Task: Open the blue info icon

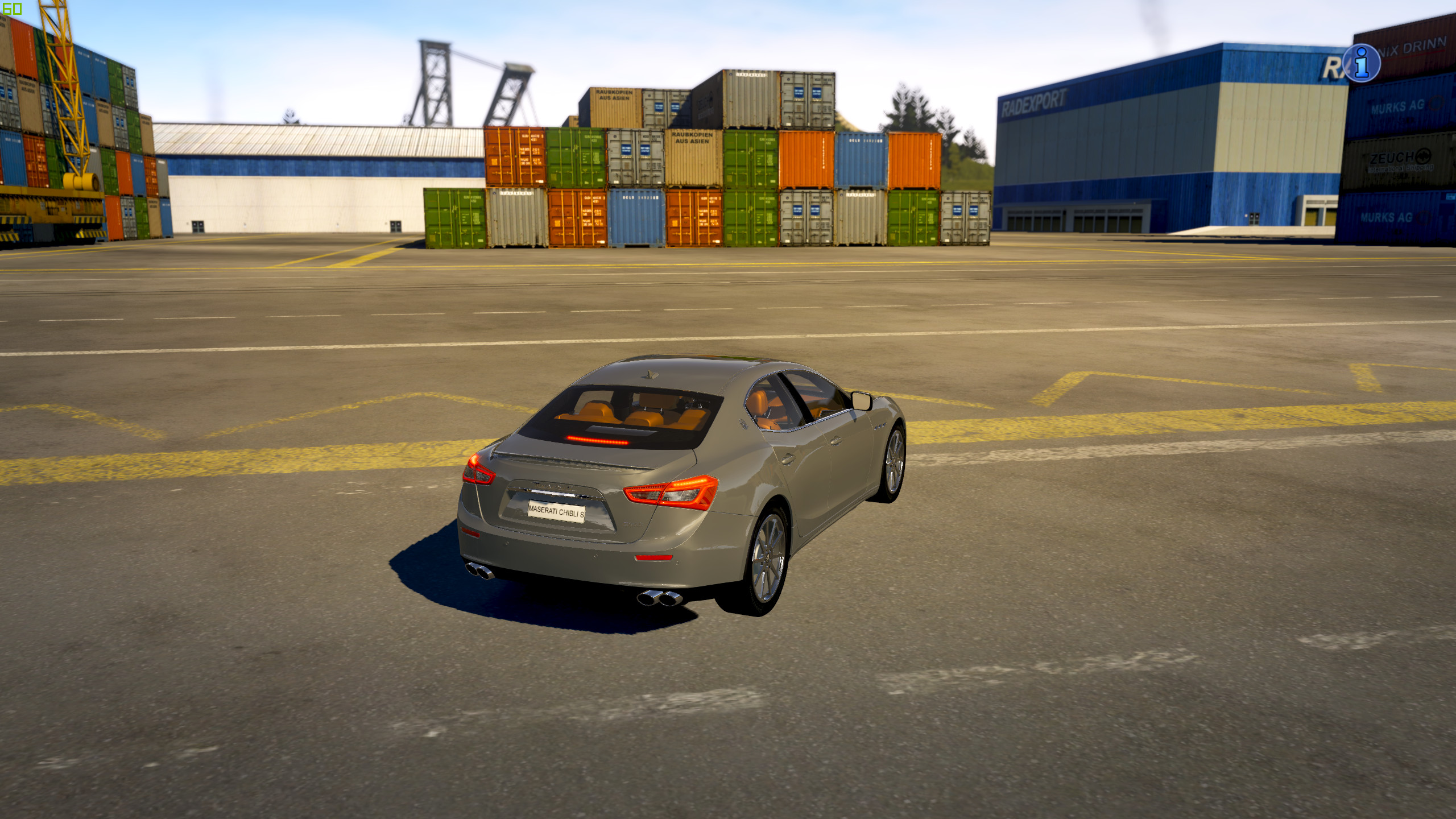Action: pos(1362,63)
